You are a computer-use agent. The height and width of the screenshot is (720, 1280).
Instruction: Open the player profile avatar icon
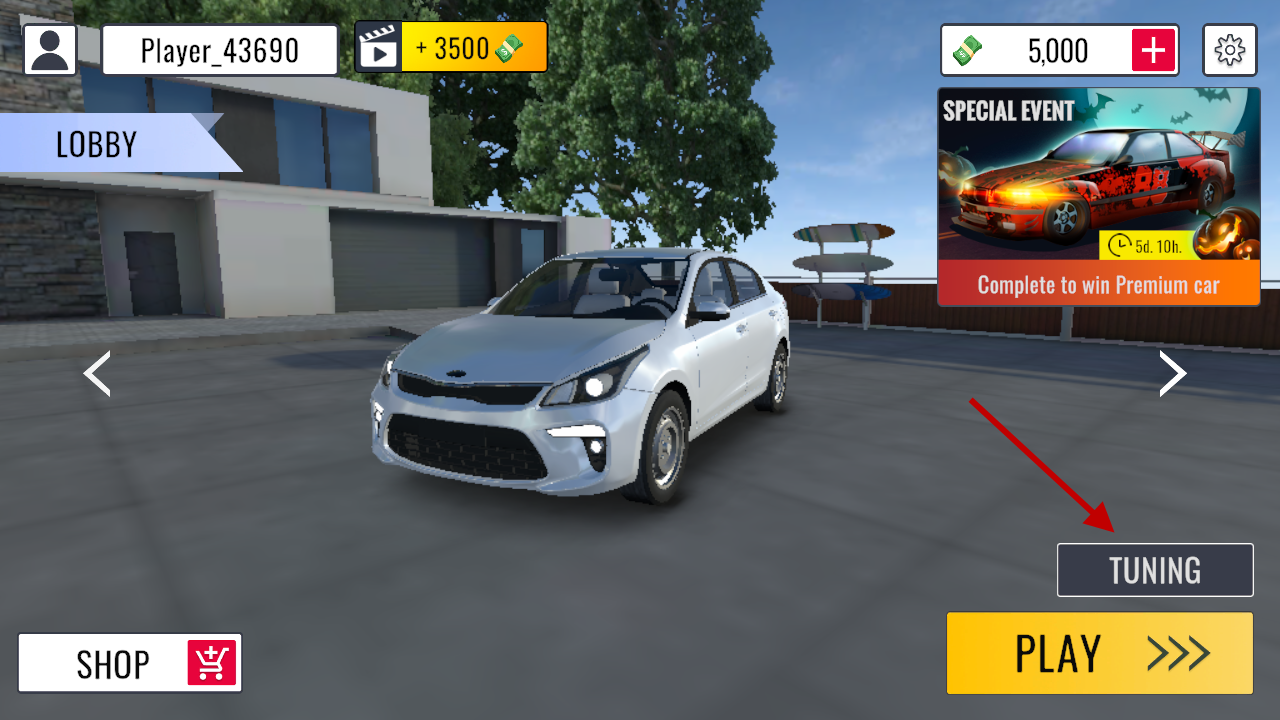50,49
